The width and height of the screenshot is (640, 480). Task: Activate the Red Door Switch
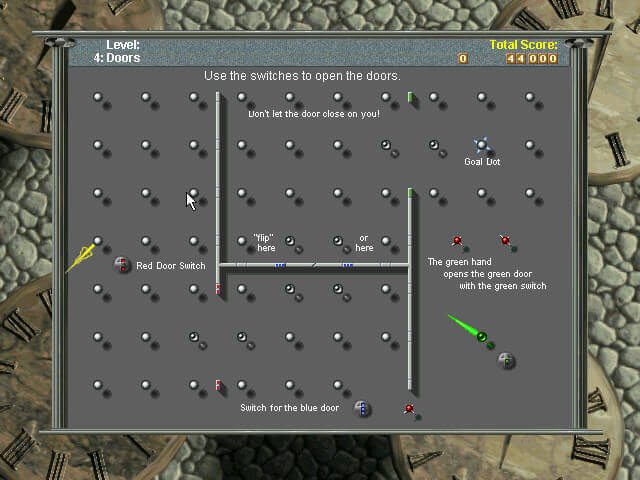click(x=122, y=264)
